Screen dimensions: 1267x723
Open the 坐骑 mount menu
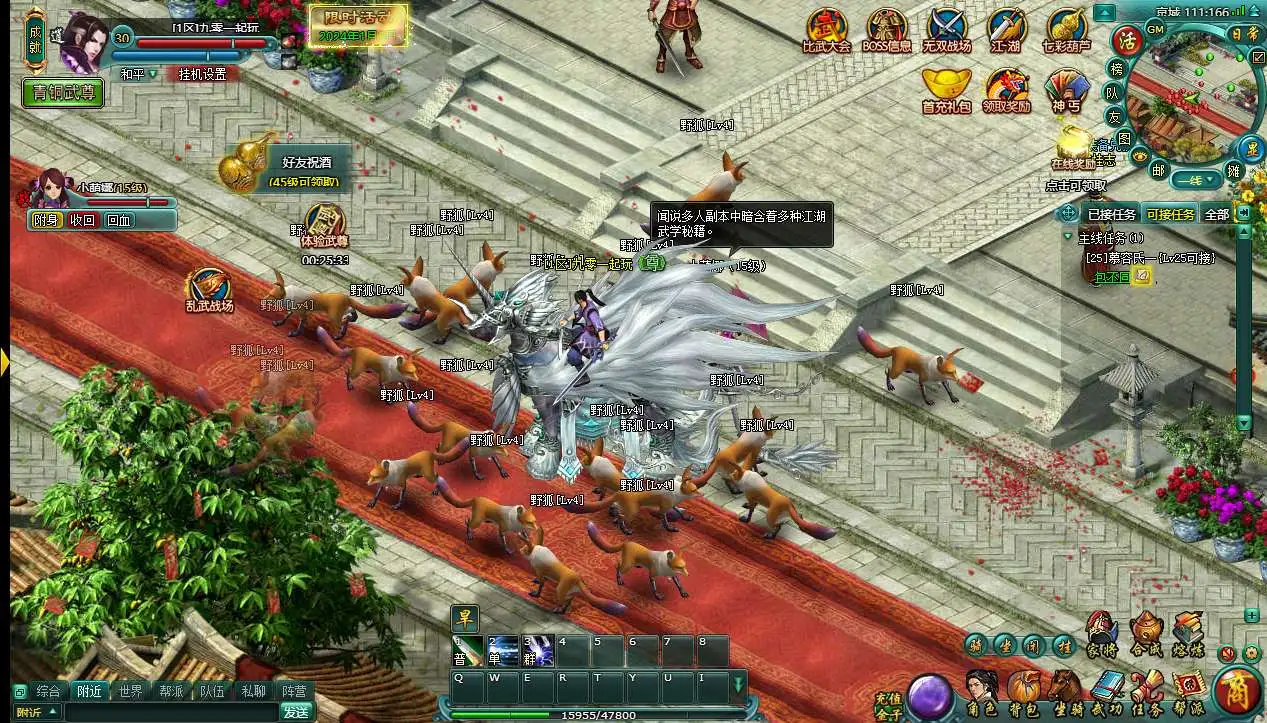pos(1065,690)
